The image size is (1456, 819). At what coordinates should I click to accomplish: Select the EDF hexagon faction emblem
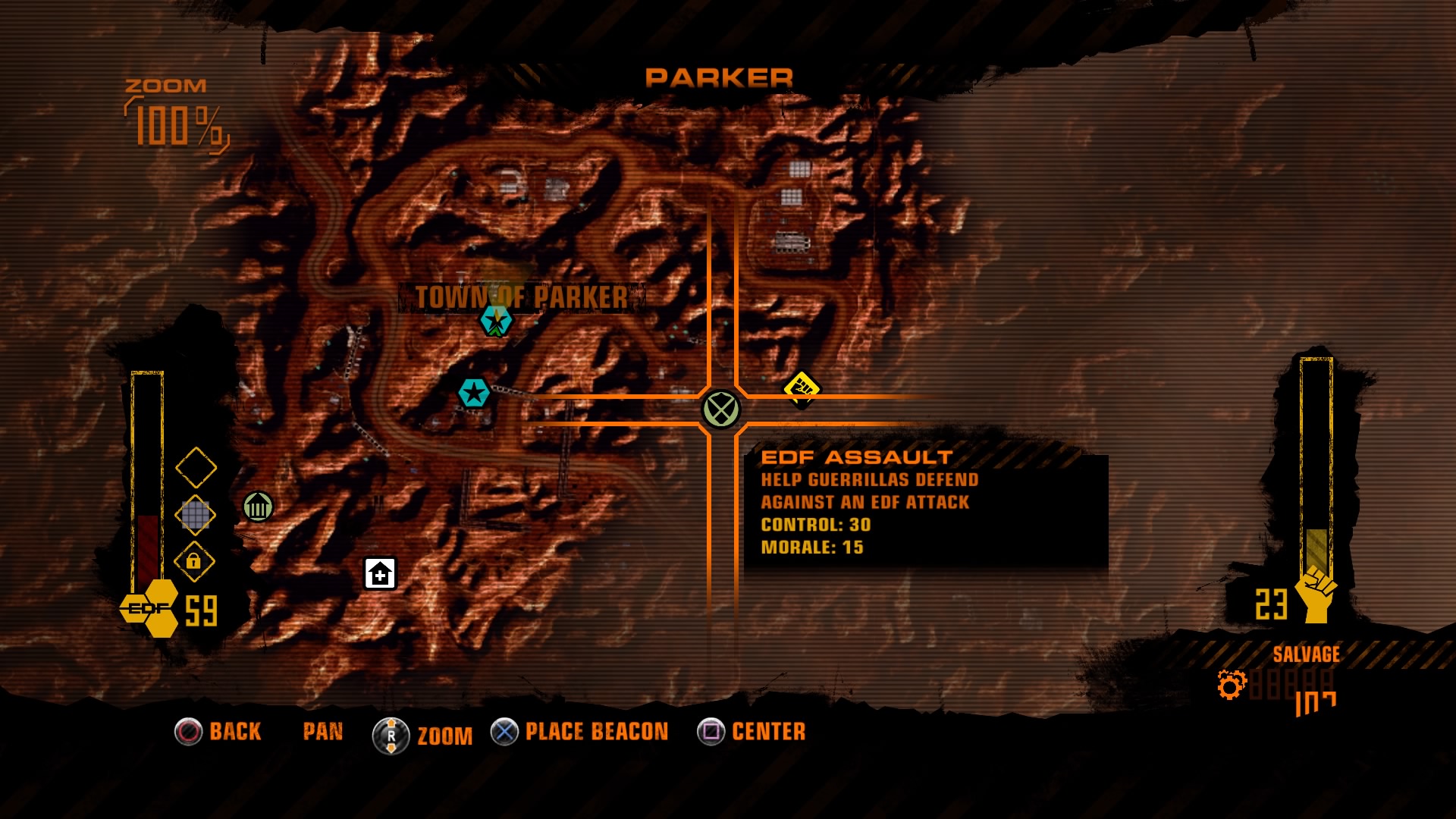click(149, 606)
